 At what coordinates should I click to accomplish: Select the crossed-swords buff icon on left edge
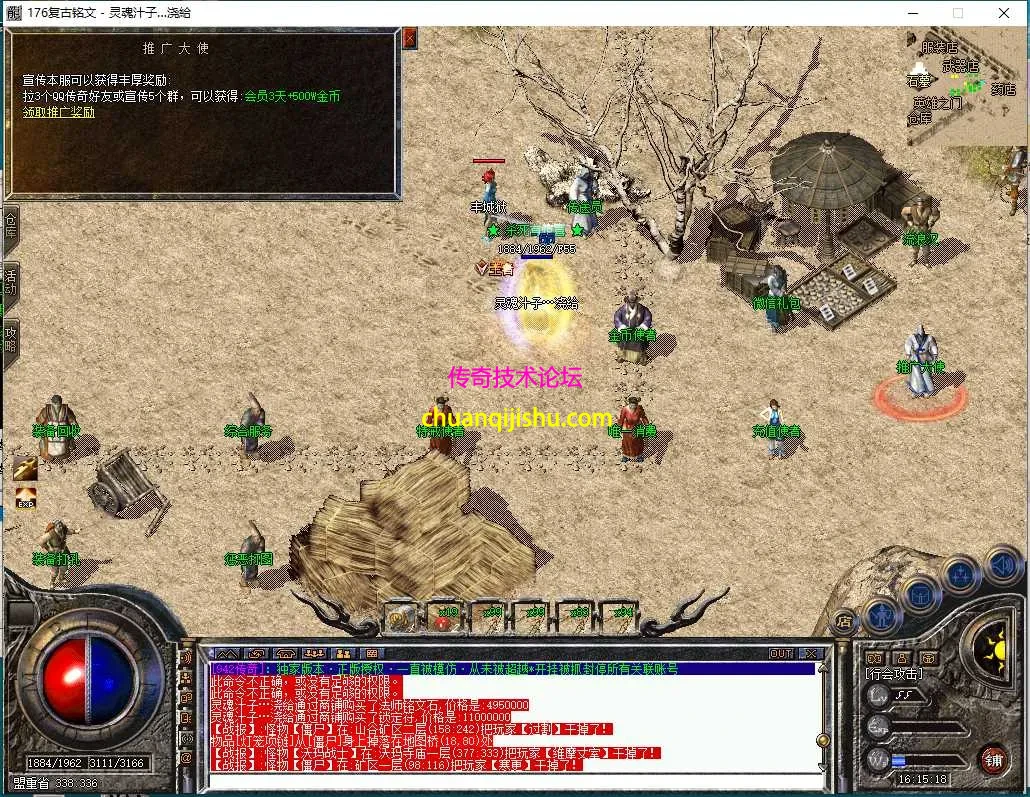coord(25,467)
